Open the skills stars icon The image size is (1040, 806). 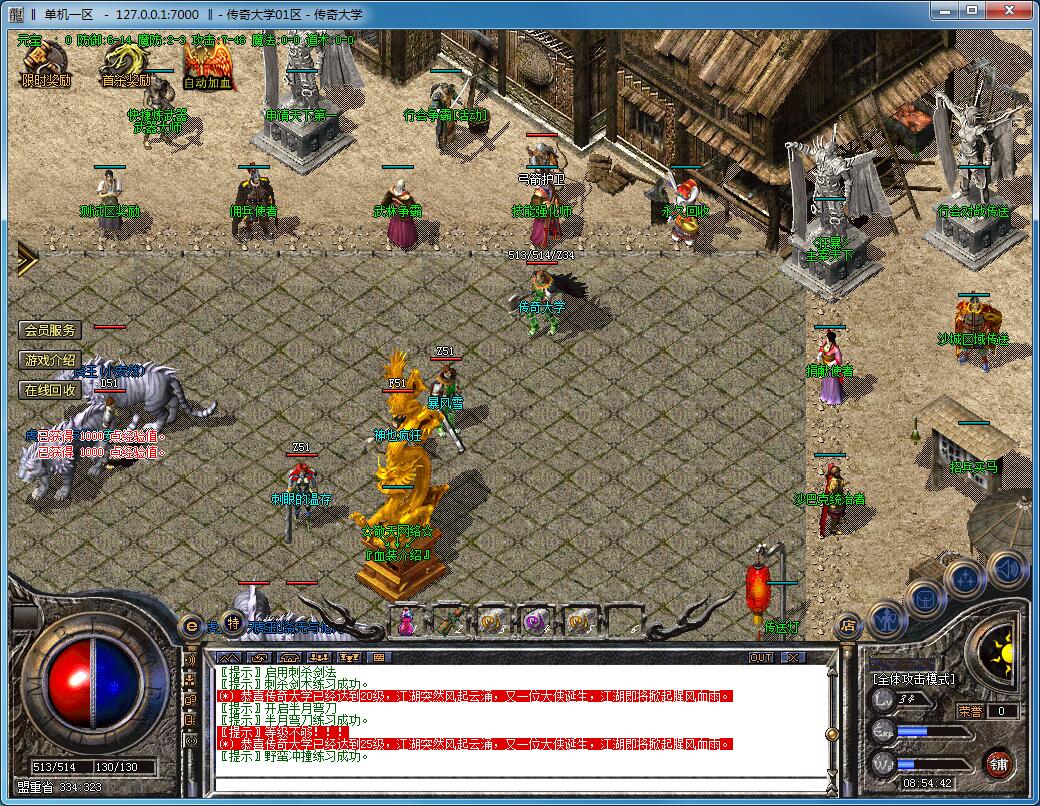[x=966, y=578]
